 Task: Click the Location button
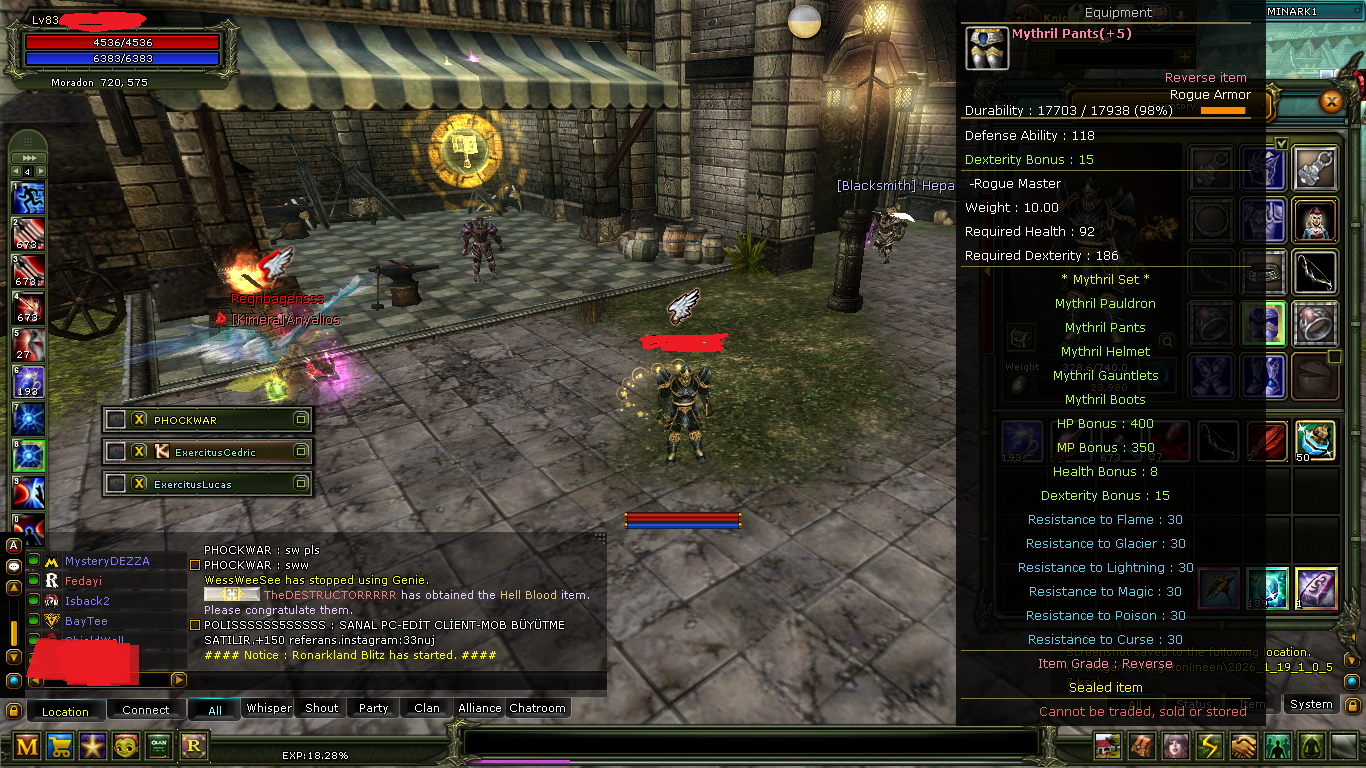tap(65, 710)
